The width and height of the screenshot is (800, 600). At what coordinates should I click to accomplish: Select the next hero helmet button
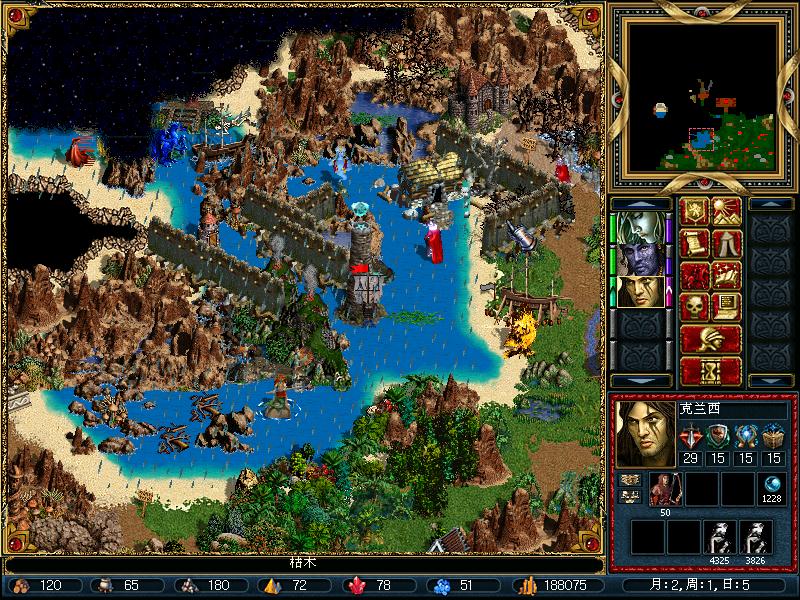click(711, 338)
